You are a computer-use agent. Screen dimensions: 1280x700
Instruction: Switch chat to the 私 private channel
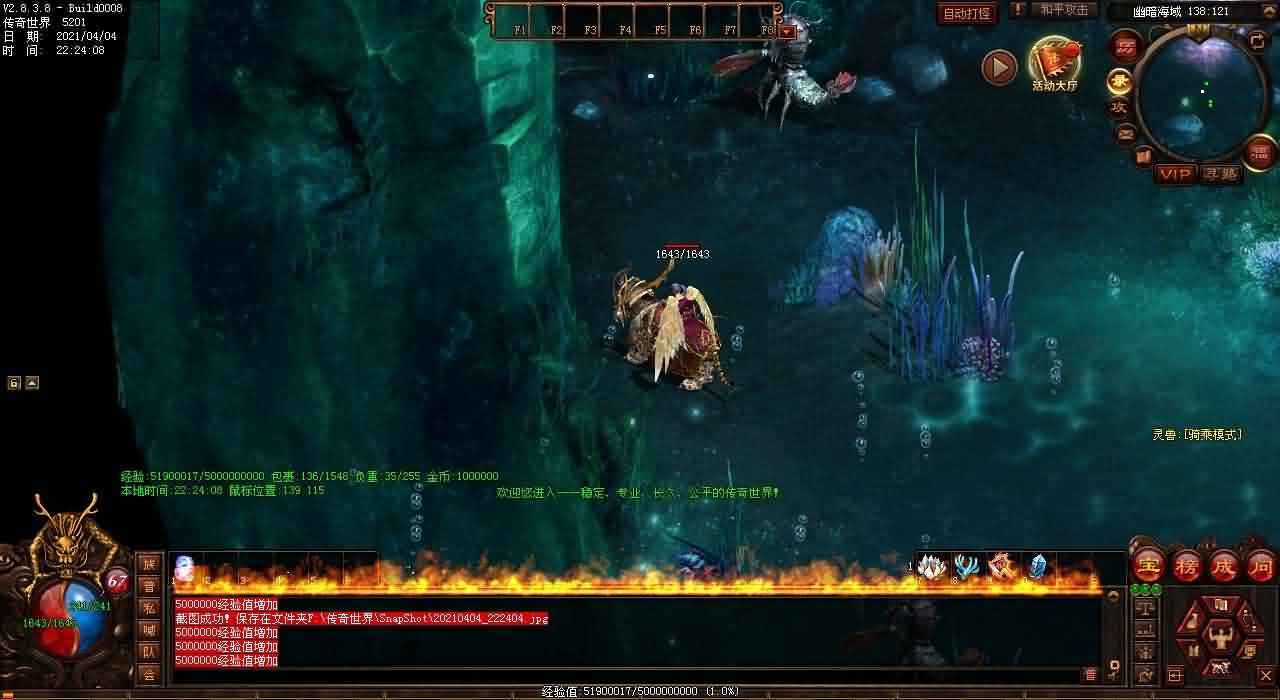pyautogui.click(x=149, y=608)
